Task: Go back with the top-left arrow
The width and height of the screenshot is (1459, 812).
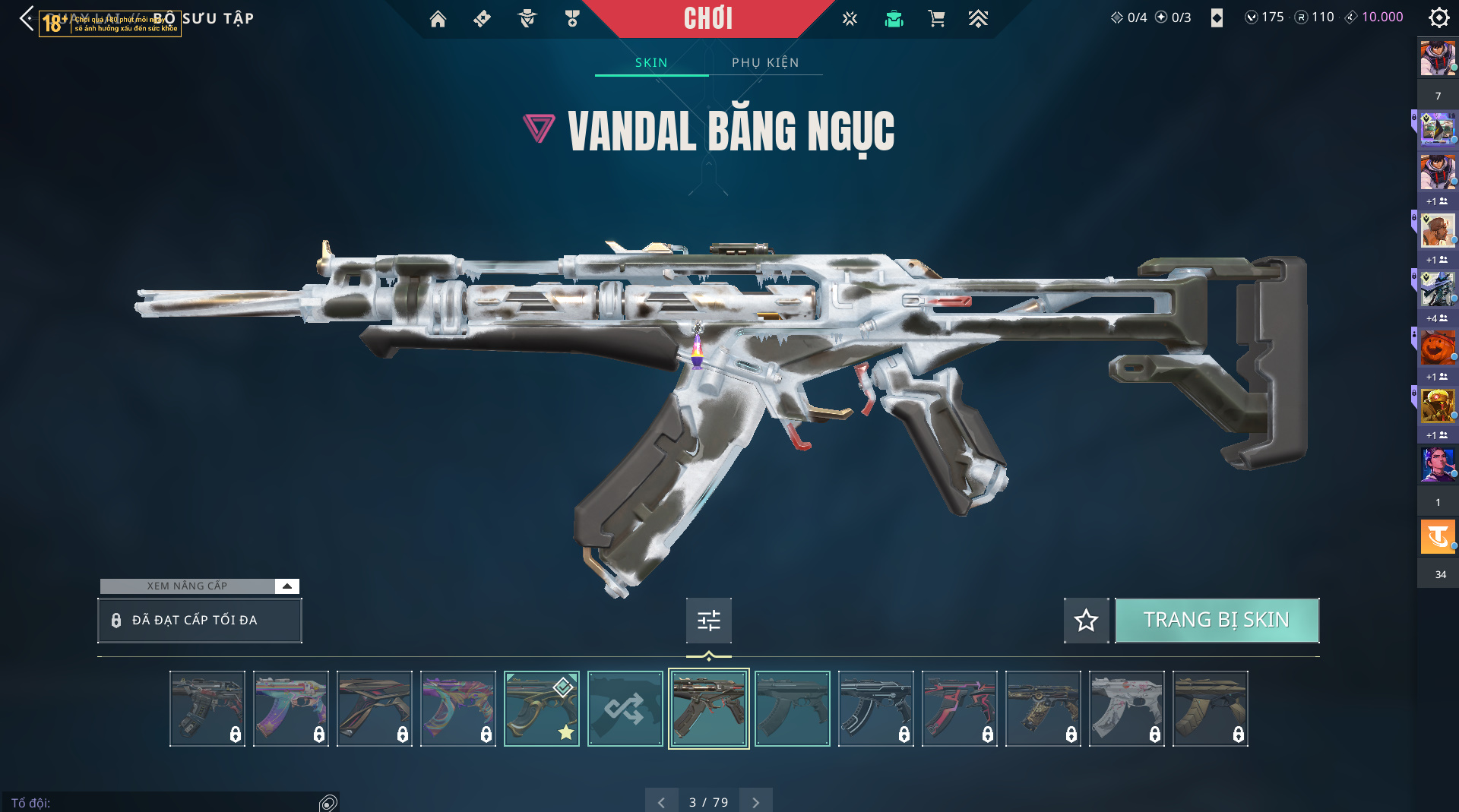Action: click(x=27, y=18)
